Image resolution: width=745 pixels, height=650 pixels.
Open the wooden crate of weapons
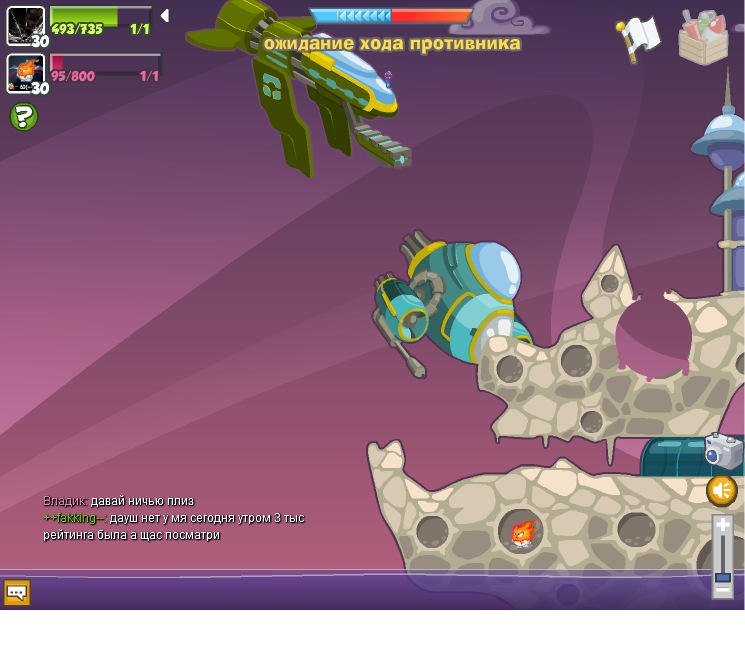tap(703, 38)
